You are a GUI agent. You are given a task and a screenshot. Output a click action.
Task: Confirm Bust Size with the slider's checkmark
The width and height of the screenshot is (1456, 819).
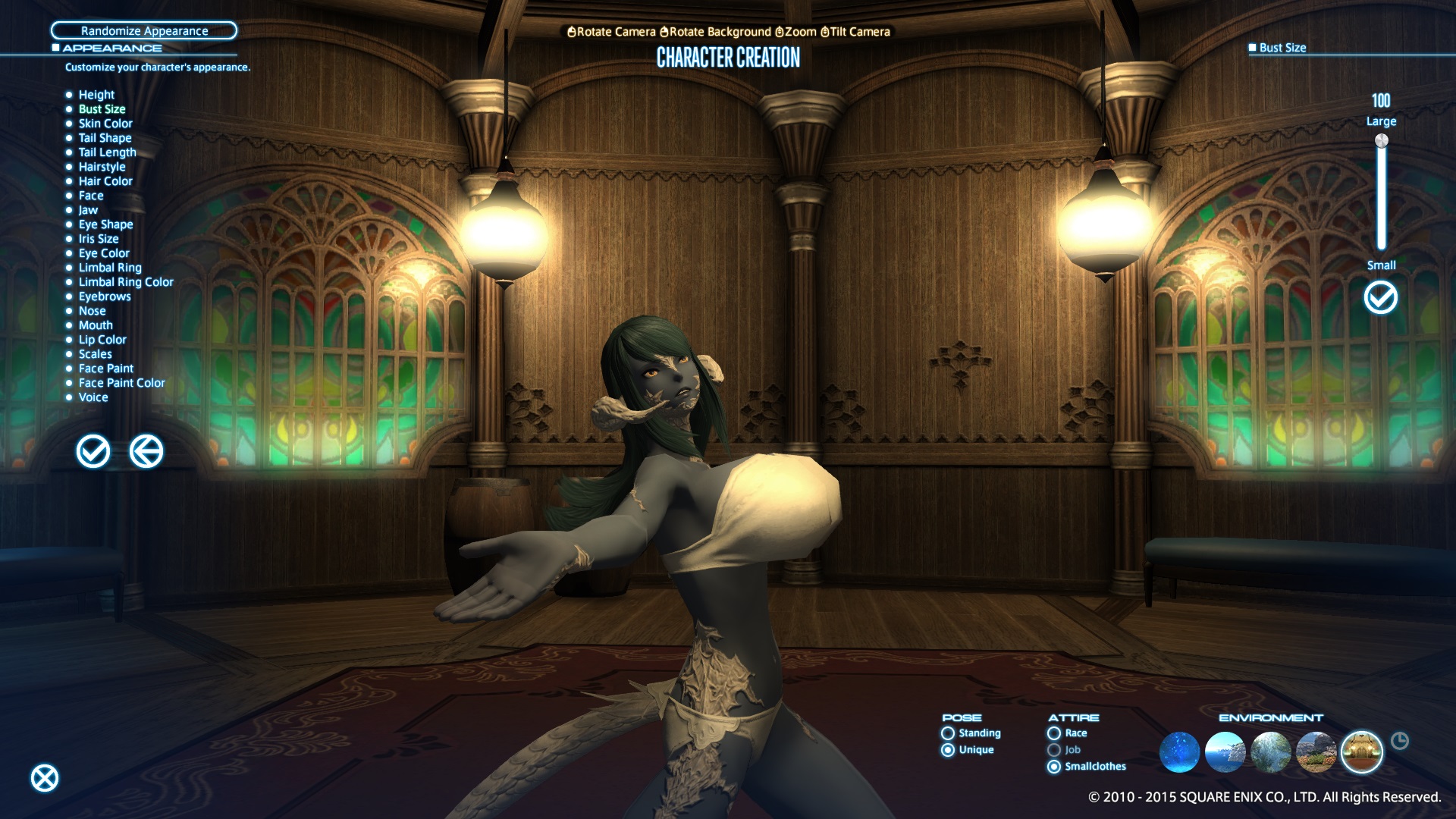[x=1380, y=297]
